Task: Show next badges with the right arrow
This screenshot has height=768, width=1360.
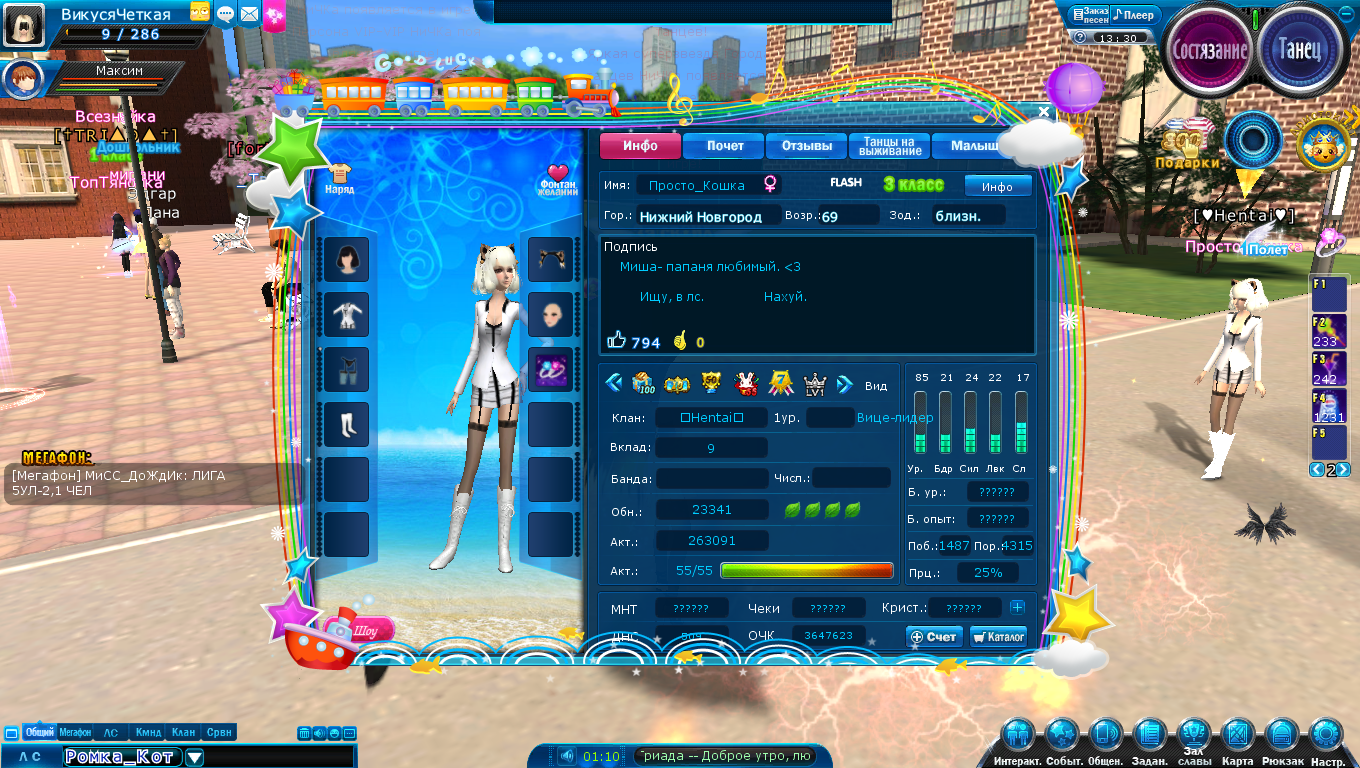Action: pyautogui.click(x=845, y=383)
